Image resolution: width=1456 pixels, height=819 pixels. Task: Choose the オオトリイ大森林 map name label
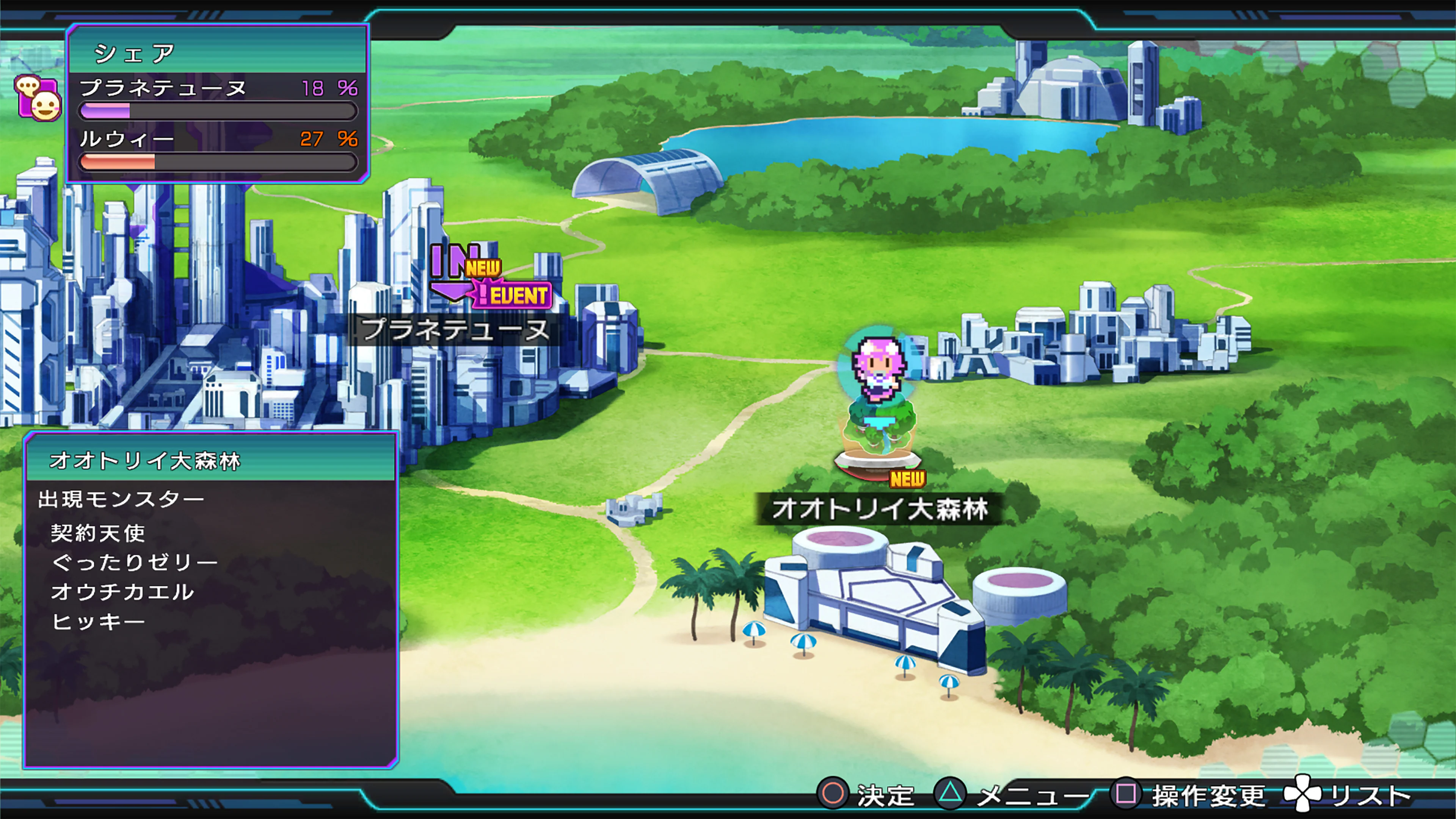pyautogui.click(x=880, y=509)
